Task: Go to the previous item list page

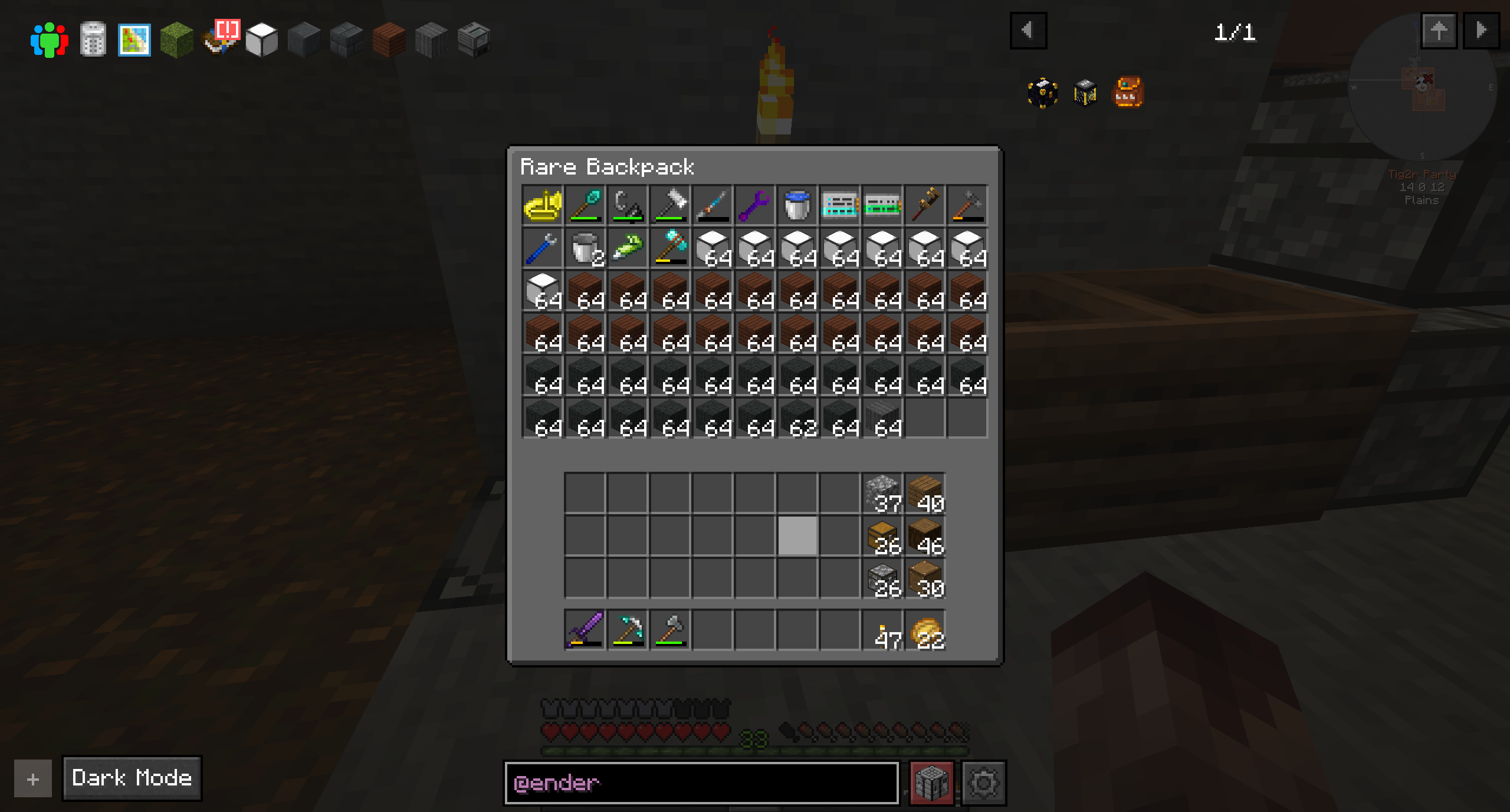Action: pos(1028,30)
